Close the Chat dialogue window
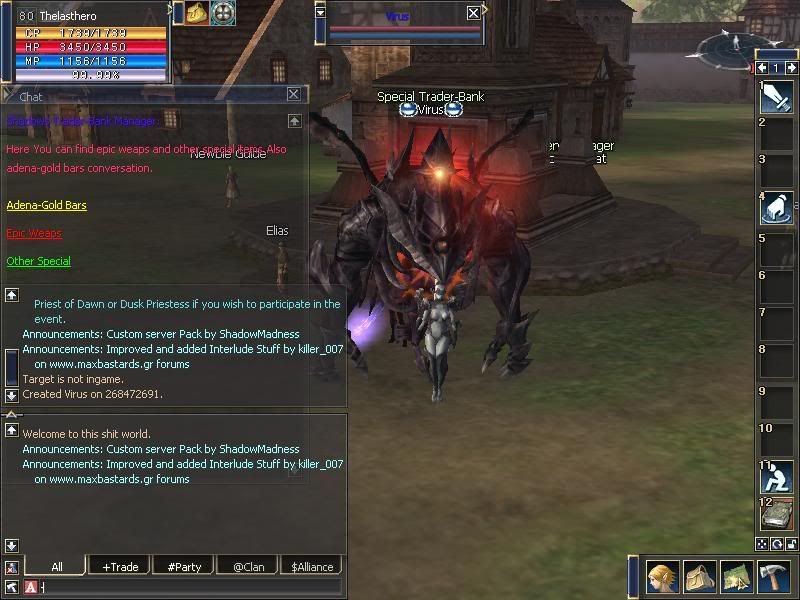Screen dimensions: 800x600 point(293,94)
